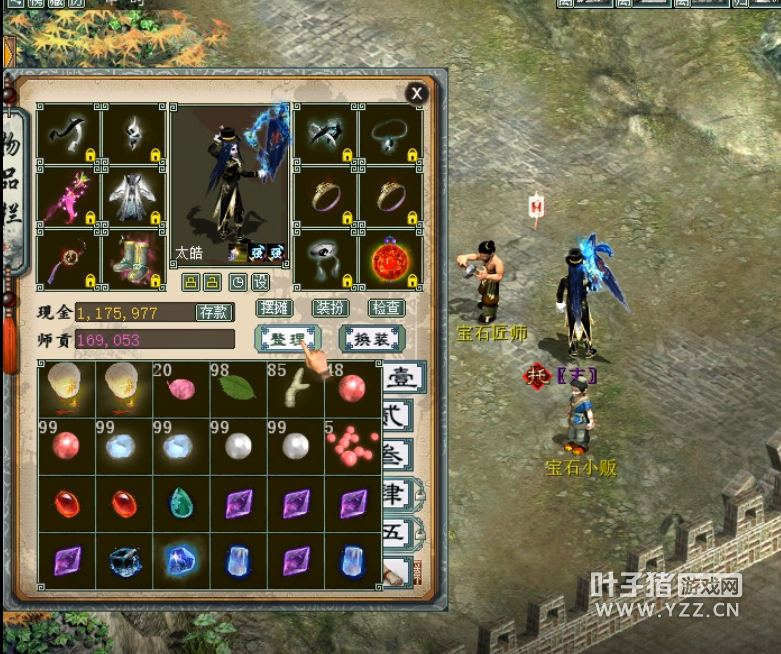Click the 整理 sort button
The height and width of the screenshot is (654, 781).
point(285,339)
